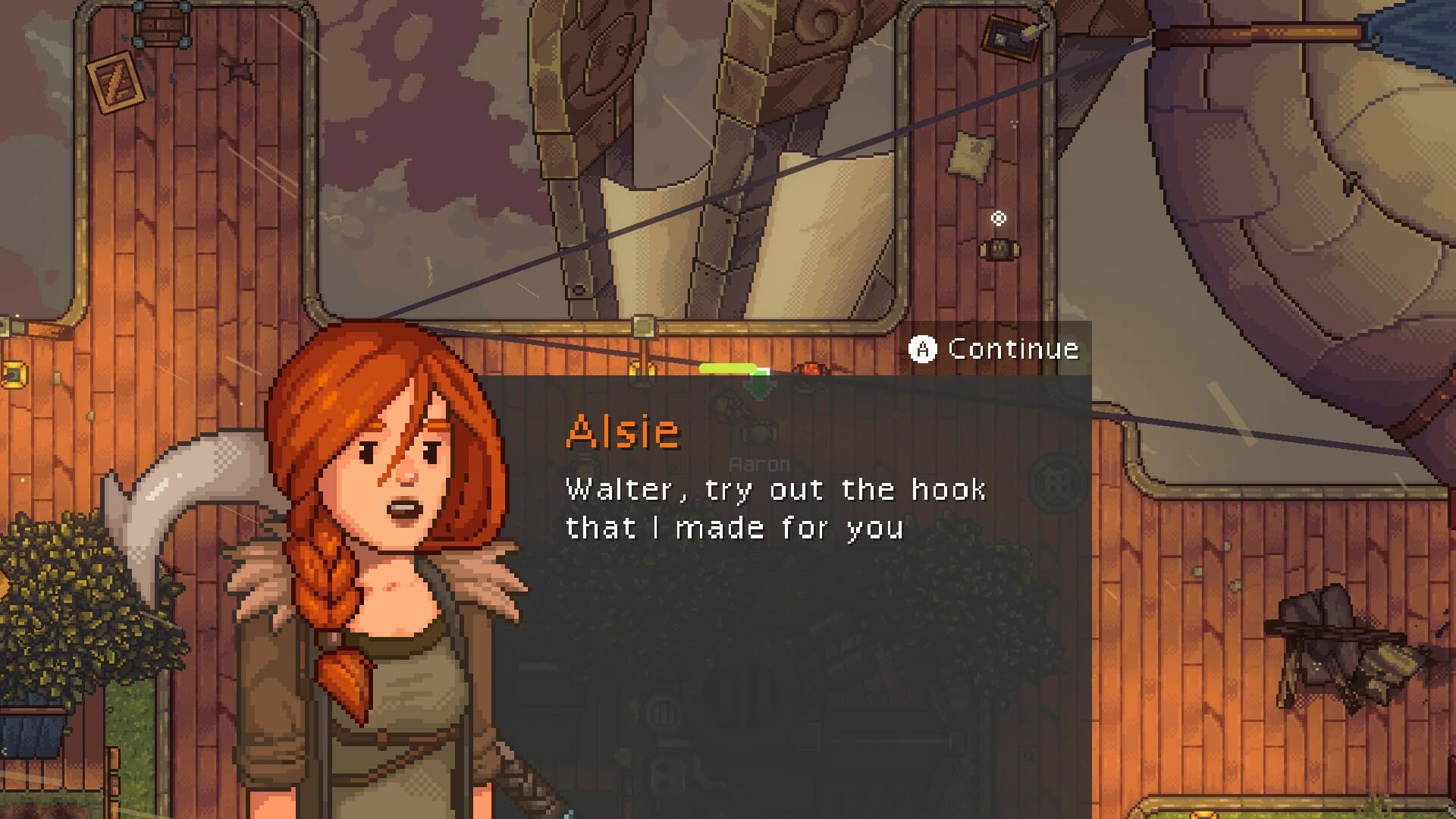Viewport: 1456px width, 819px height.
Task: Select the Alsie name label in the dialogue
Action: click(622, 432)
